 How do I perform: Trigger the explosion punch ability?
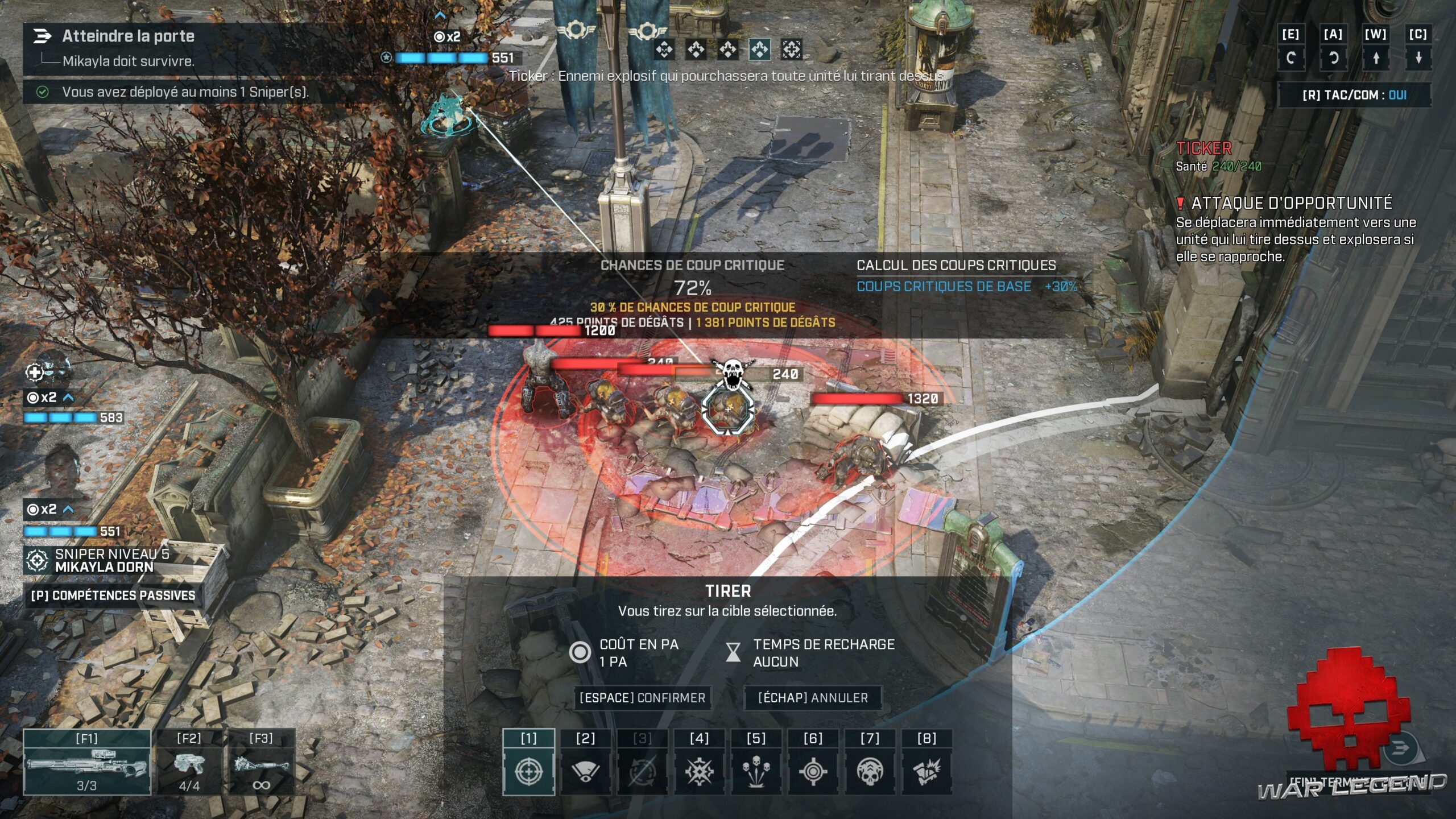[926, 771]
